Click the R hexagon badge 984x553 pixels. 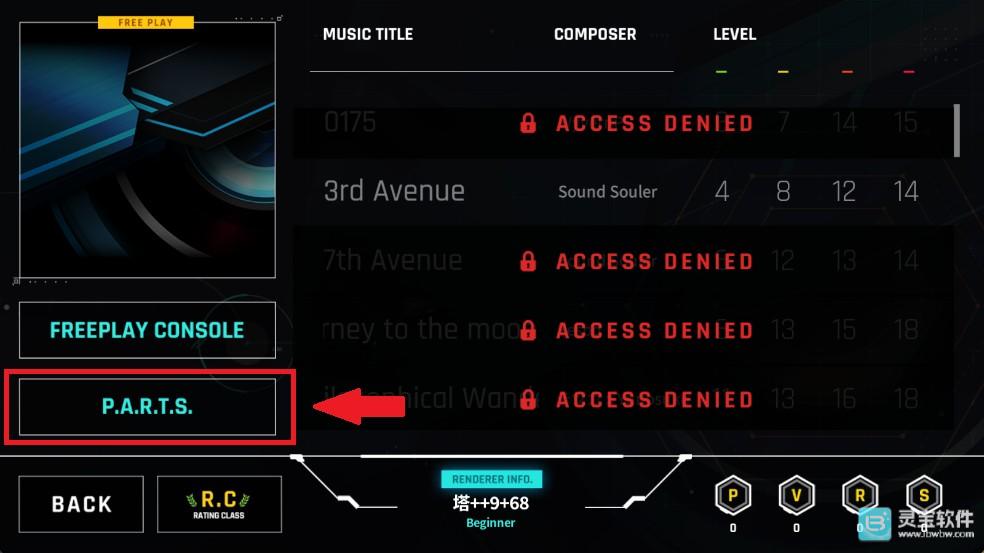[x=860, y=497]
